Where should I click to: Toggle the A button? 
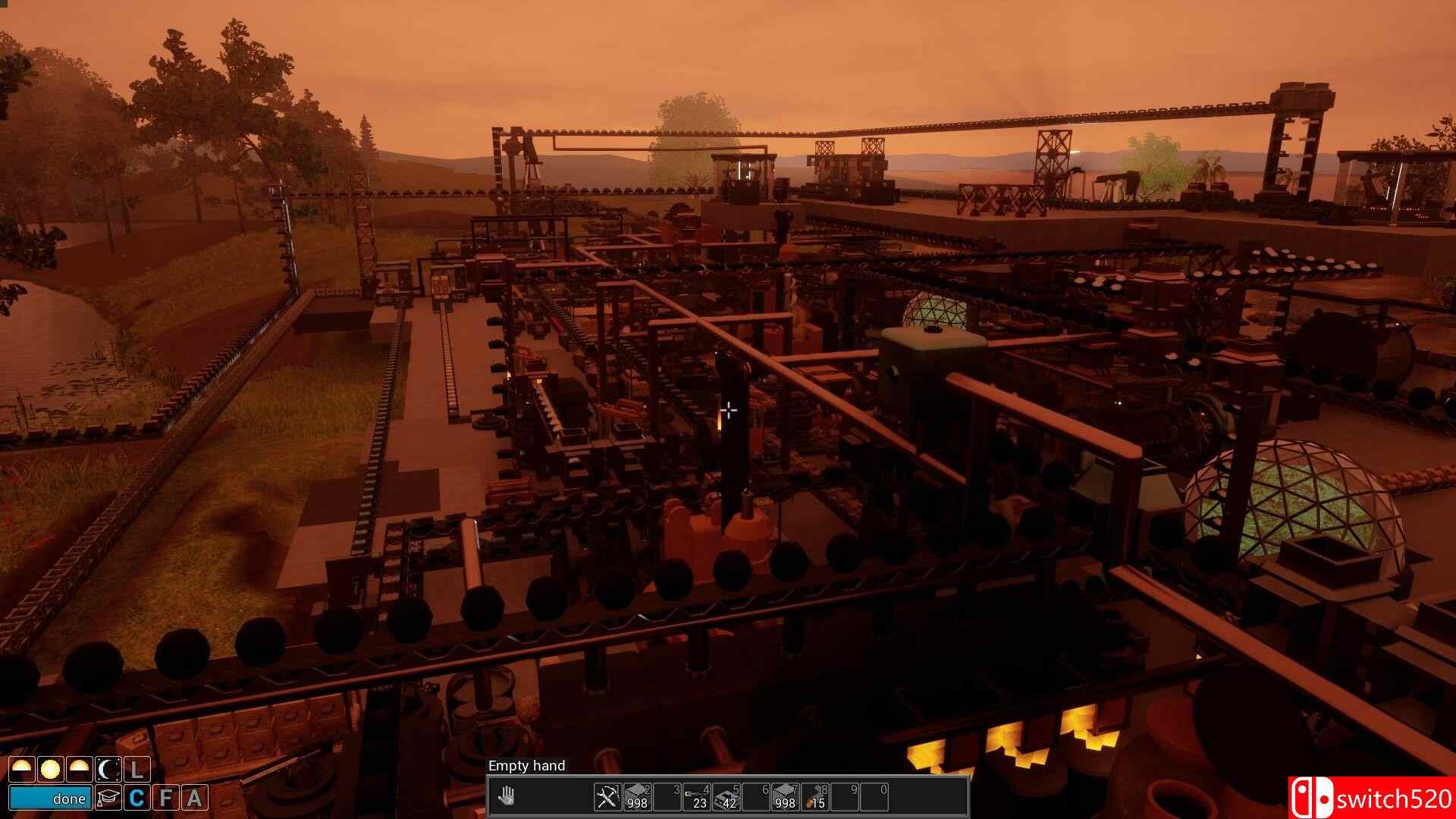(x=194, y=798)
